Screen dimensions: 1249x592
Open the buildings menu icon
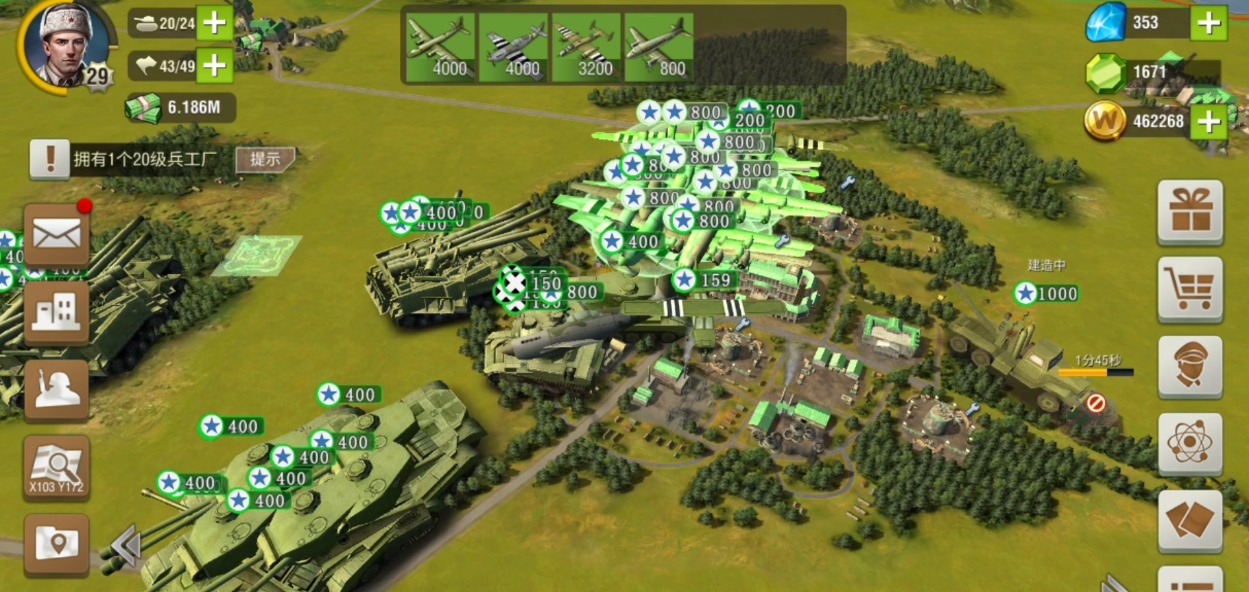(x=57, y=312)
